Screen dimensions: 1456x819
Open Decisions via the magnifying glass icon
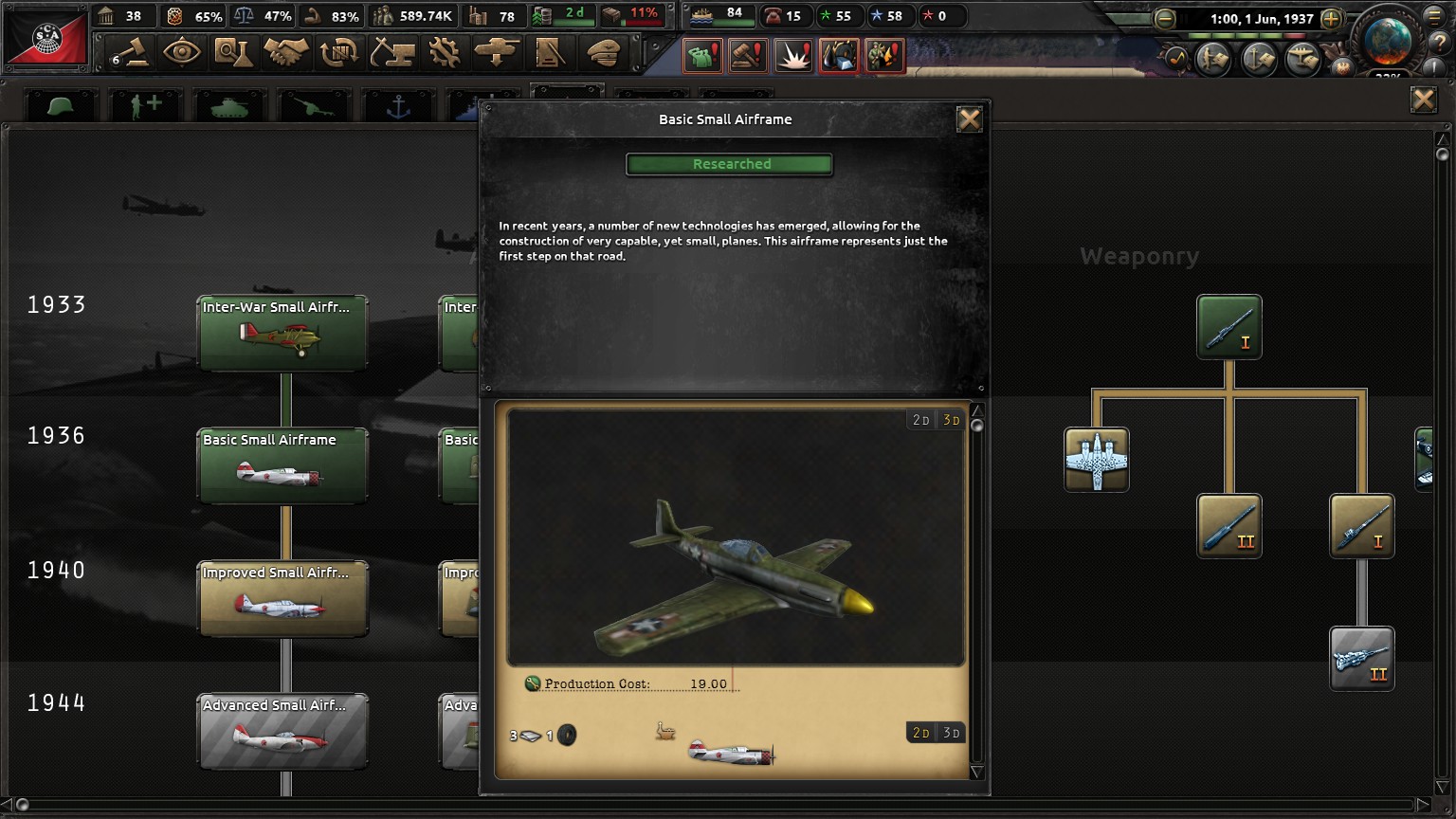pos(233,53)
